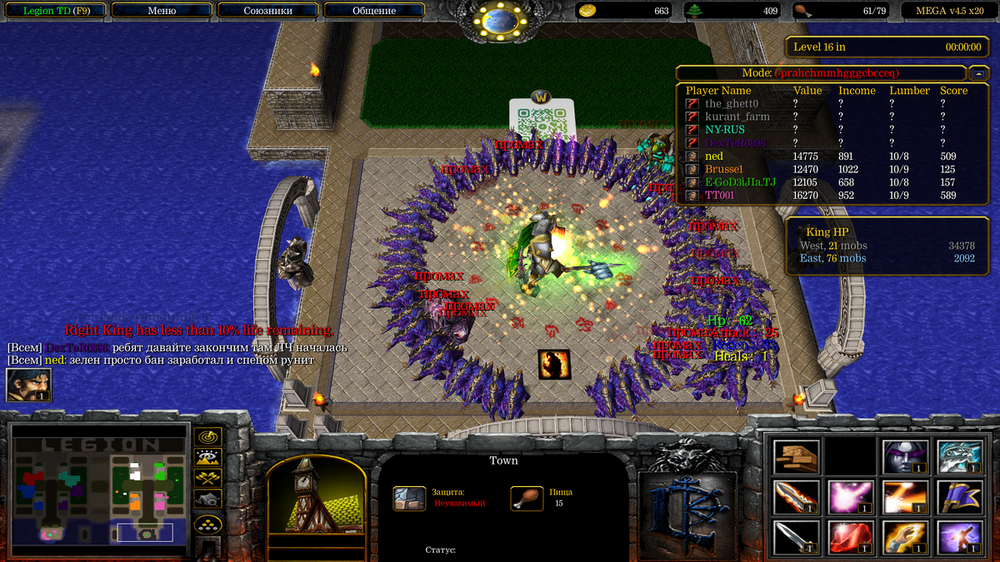Open the Общение chat log menu

[373, 11]
